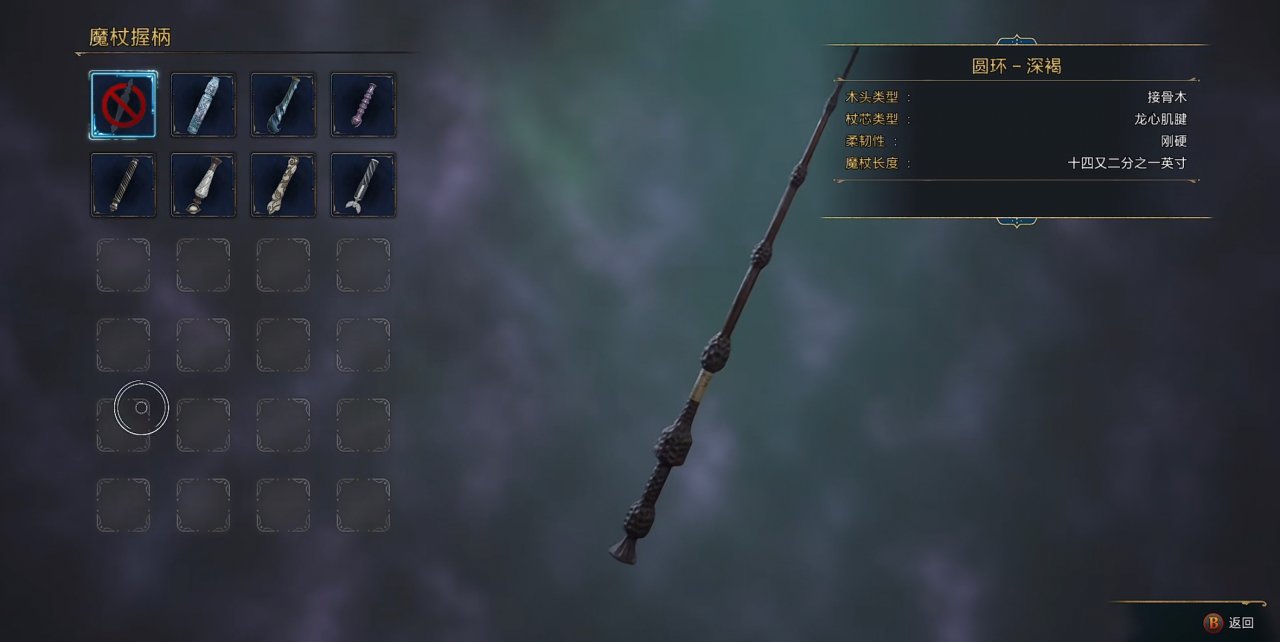Image resolution: width=1280 pixels, height=642 pixels.
Task: Pick the cream handle with swirl carvings
Action: (x=283, y=184)
